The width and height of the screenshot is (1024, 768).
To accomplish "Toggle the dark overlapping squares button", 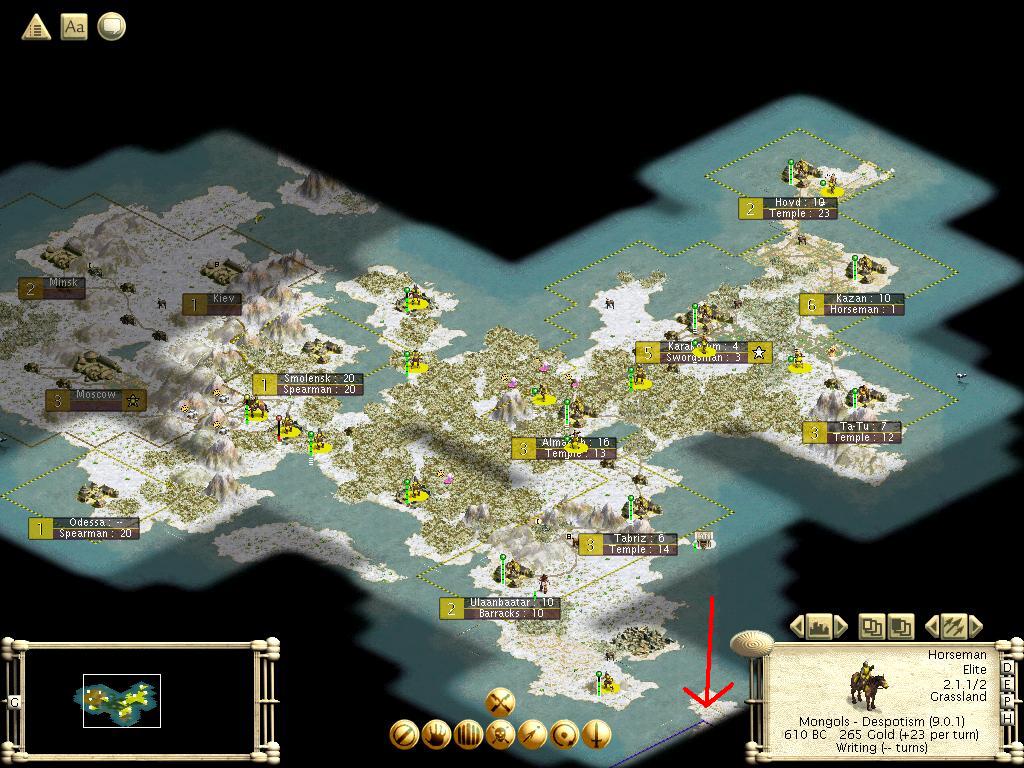I will click(x=900, y=627).
